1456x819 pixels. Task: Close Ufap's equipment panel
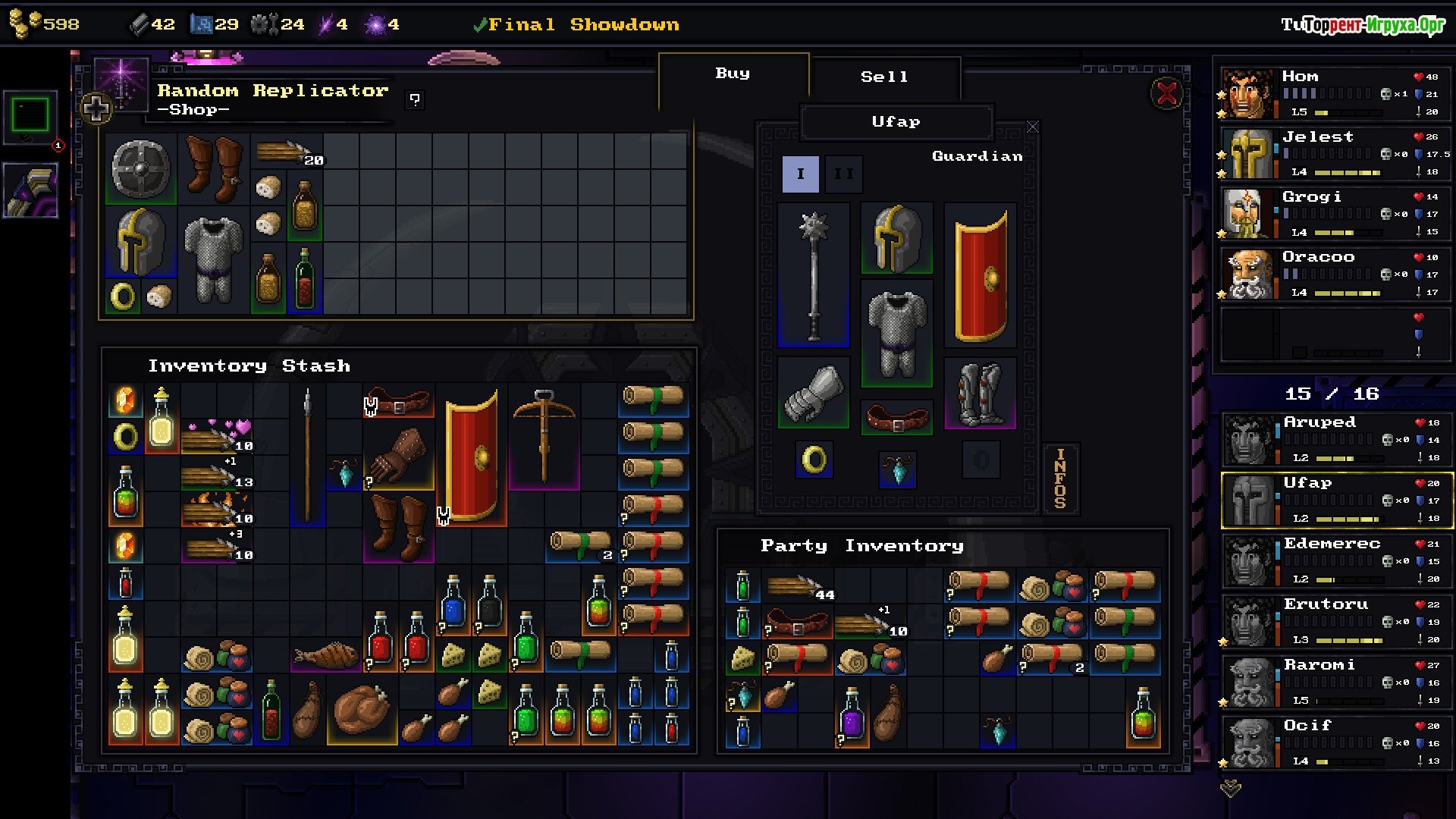tap(1033, 127)
